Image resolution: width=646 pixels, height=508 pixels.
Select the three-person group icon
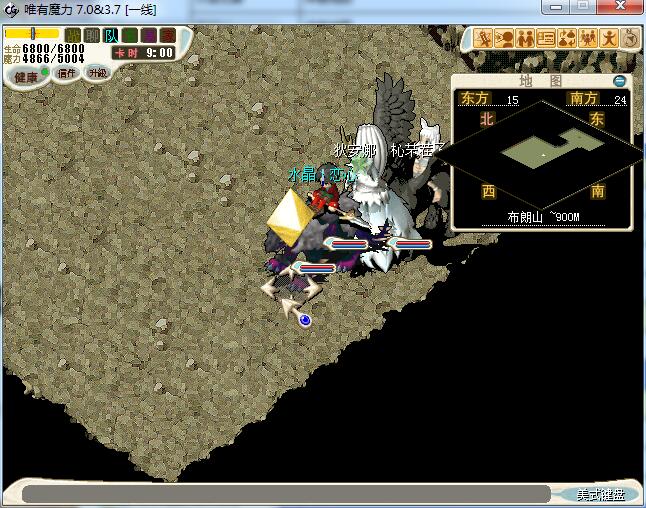(587, 39)
